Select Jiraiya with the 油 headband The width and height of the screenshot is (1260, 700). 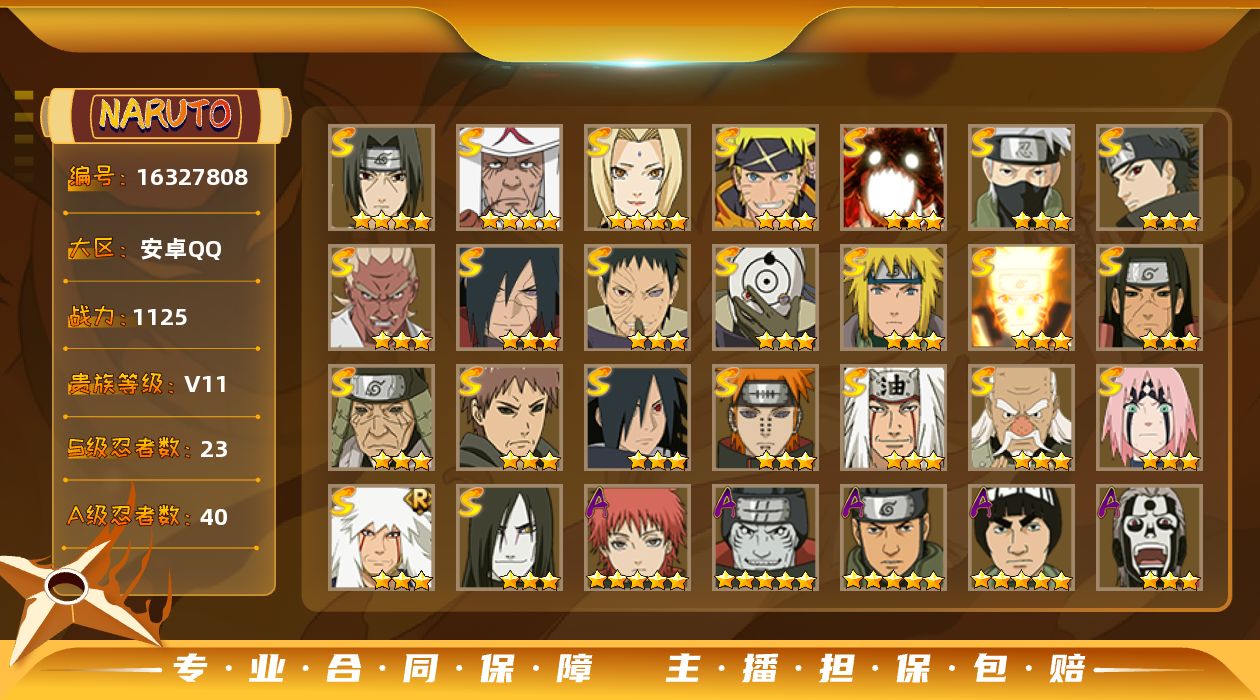893,417
